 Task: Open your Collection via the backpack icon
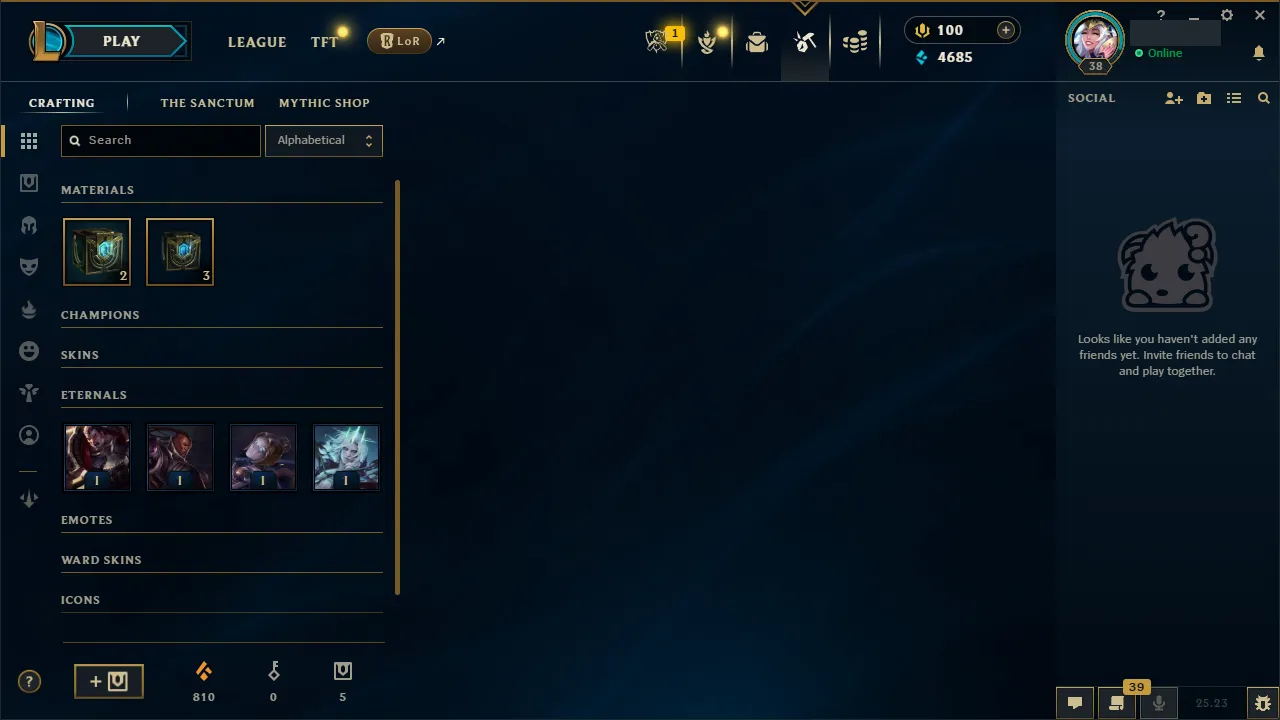click(x=757, y=41)
